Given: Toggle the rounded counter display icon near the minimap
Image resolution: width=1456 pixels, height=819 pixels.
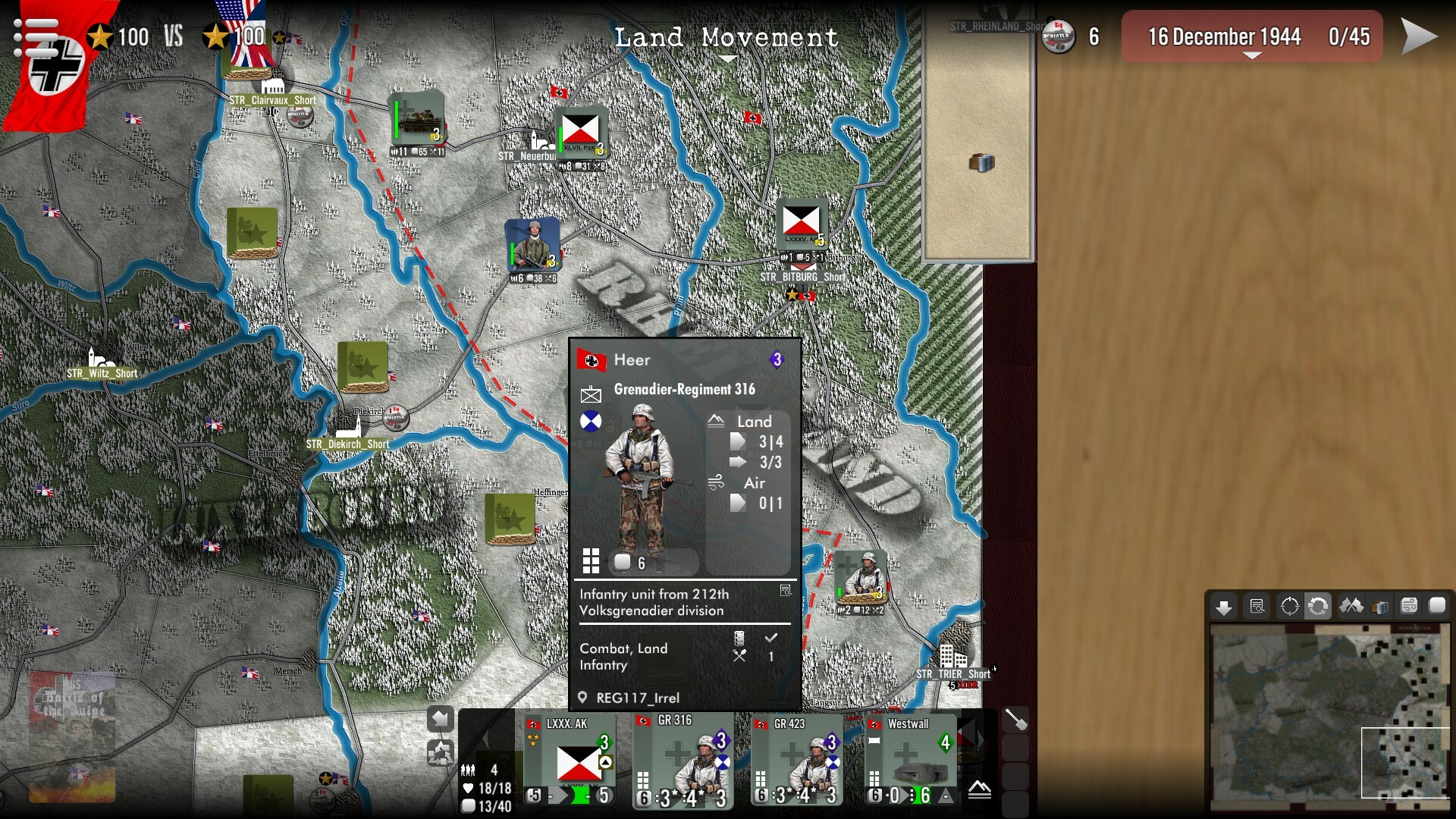Looking at the screenshot, I should [1436, 607].
